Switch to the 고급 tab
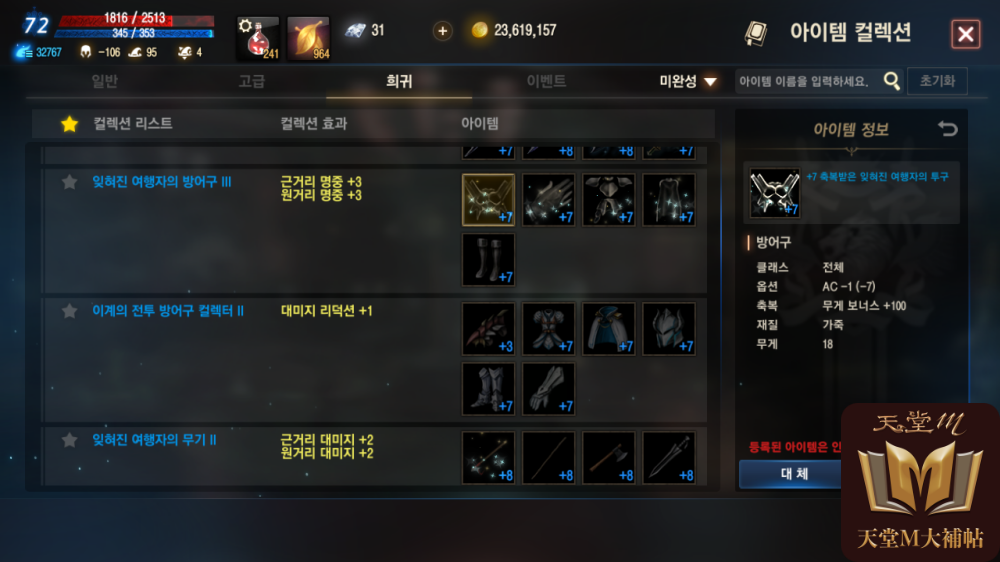The width and height of the screenshot is (1000, 562). click(x=252, y=82)
